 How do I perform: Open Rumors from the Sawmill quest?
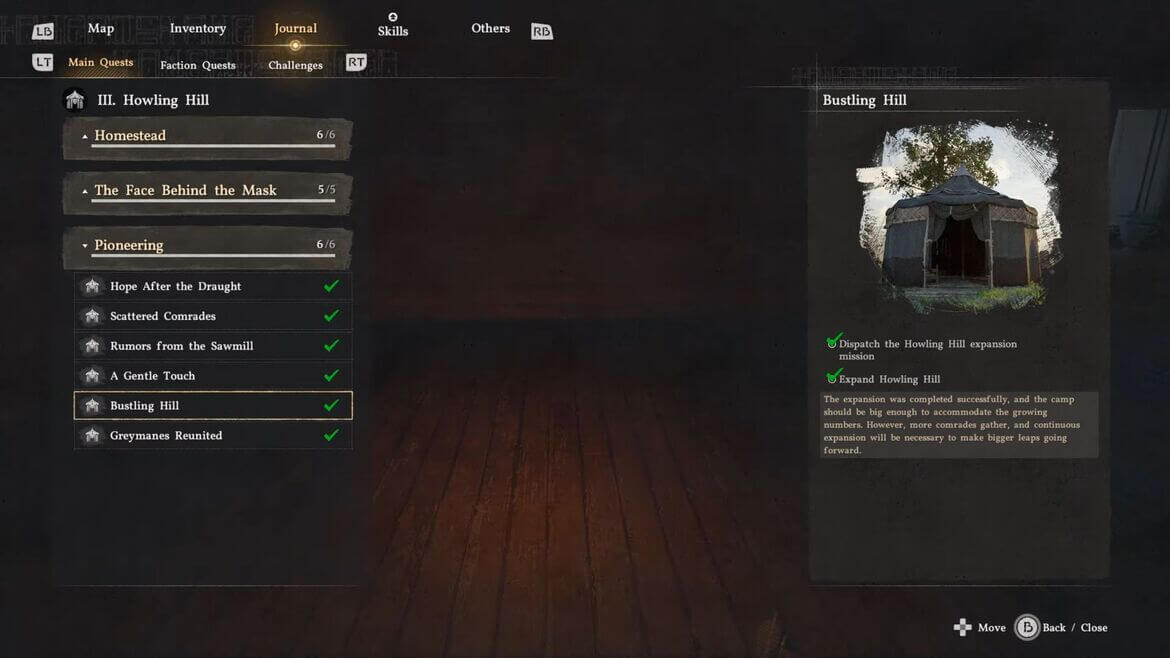213,346
